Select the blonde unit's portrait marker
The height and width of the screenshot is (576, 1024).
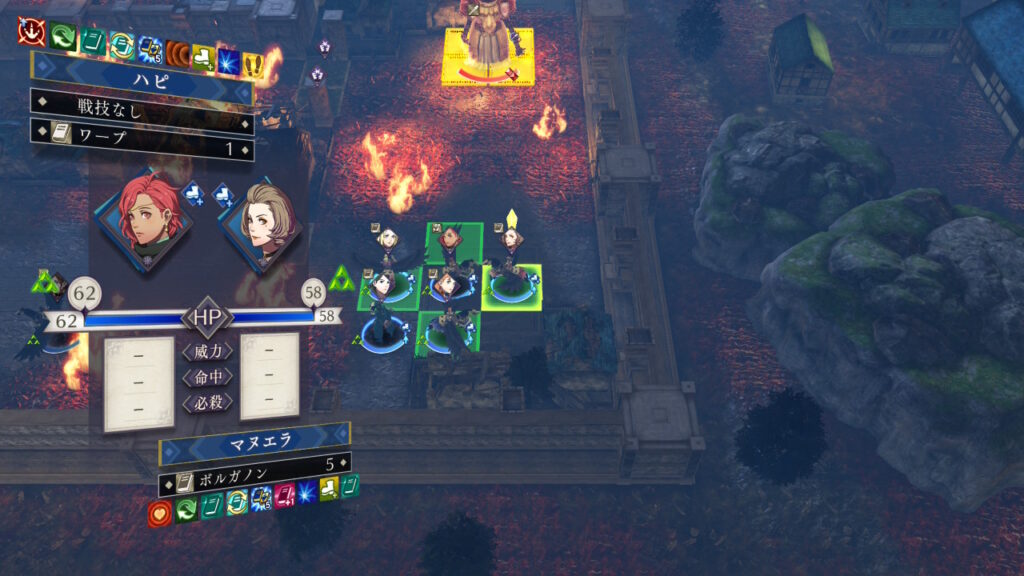click(388, 237)
